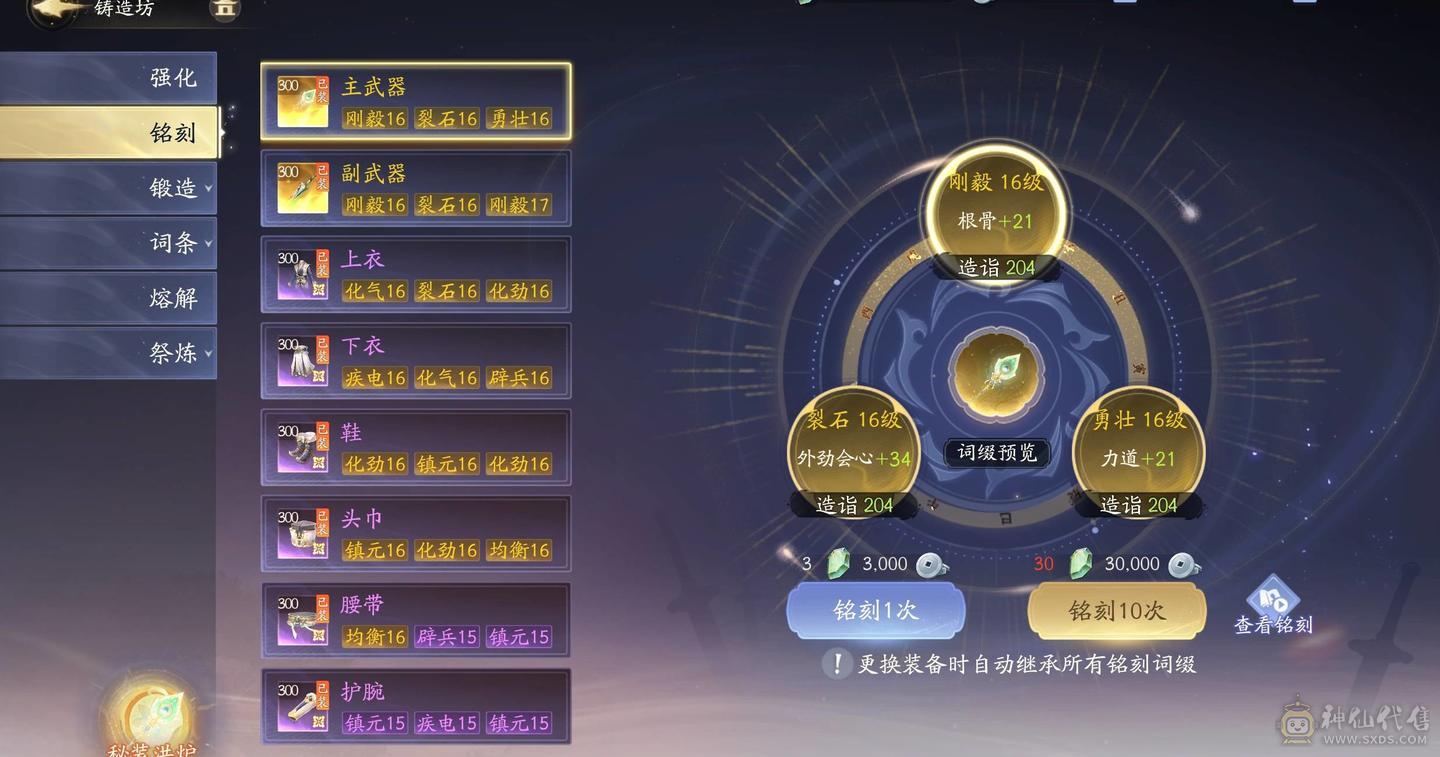This screenshot has height=757, width=1440.
Task: Click the 铭刻10次 button
Action: tap(1117, 611)
